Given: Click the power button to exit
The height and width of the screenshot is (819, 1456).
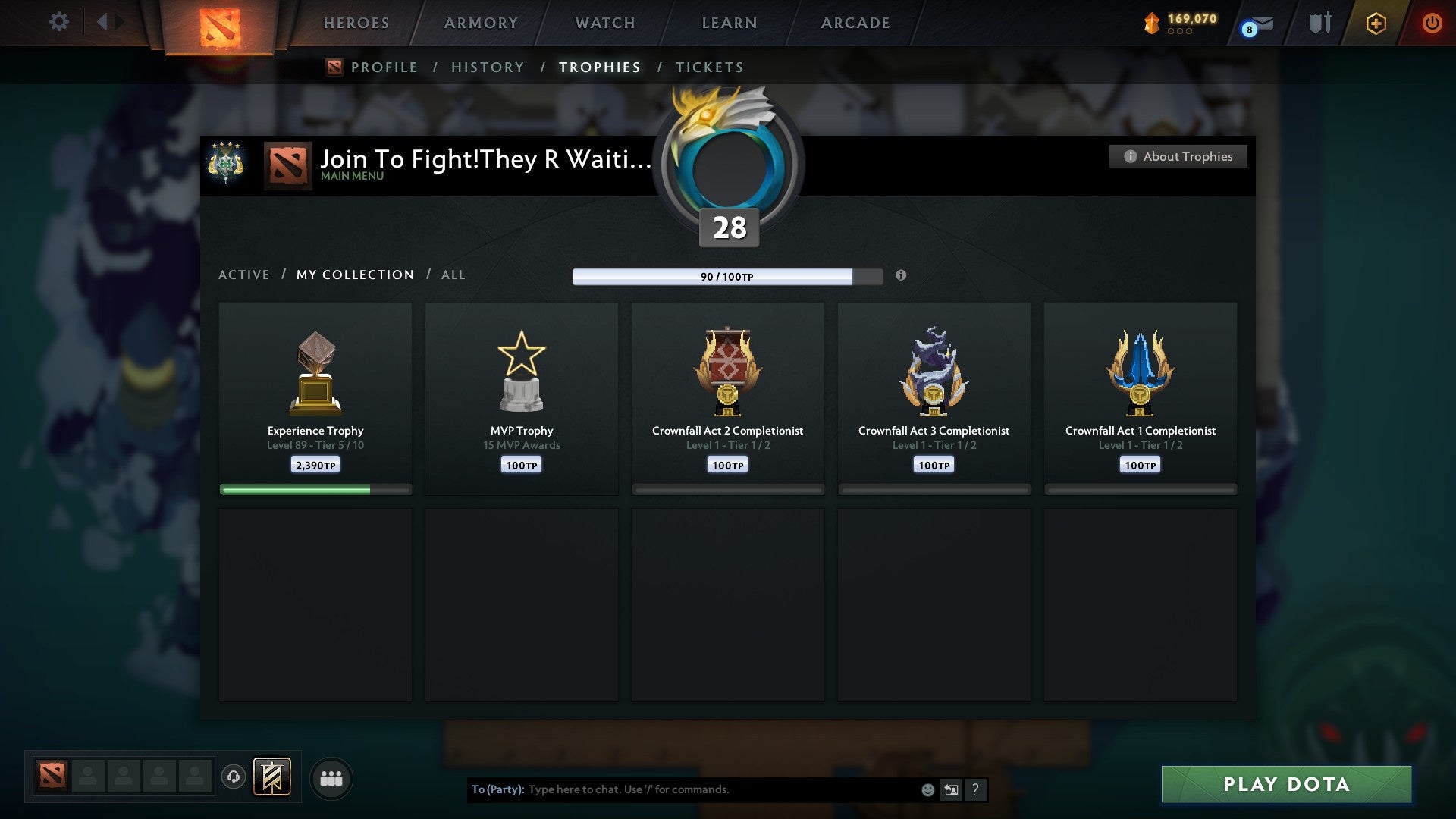Looking at the screenshot, I should coord(1432,23).
